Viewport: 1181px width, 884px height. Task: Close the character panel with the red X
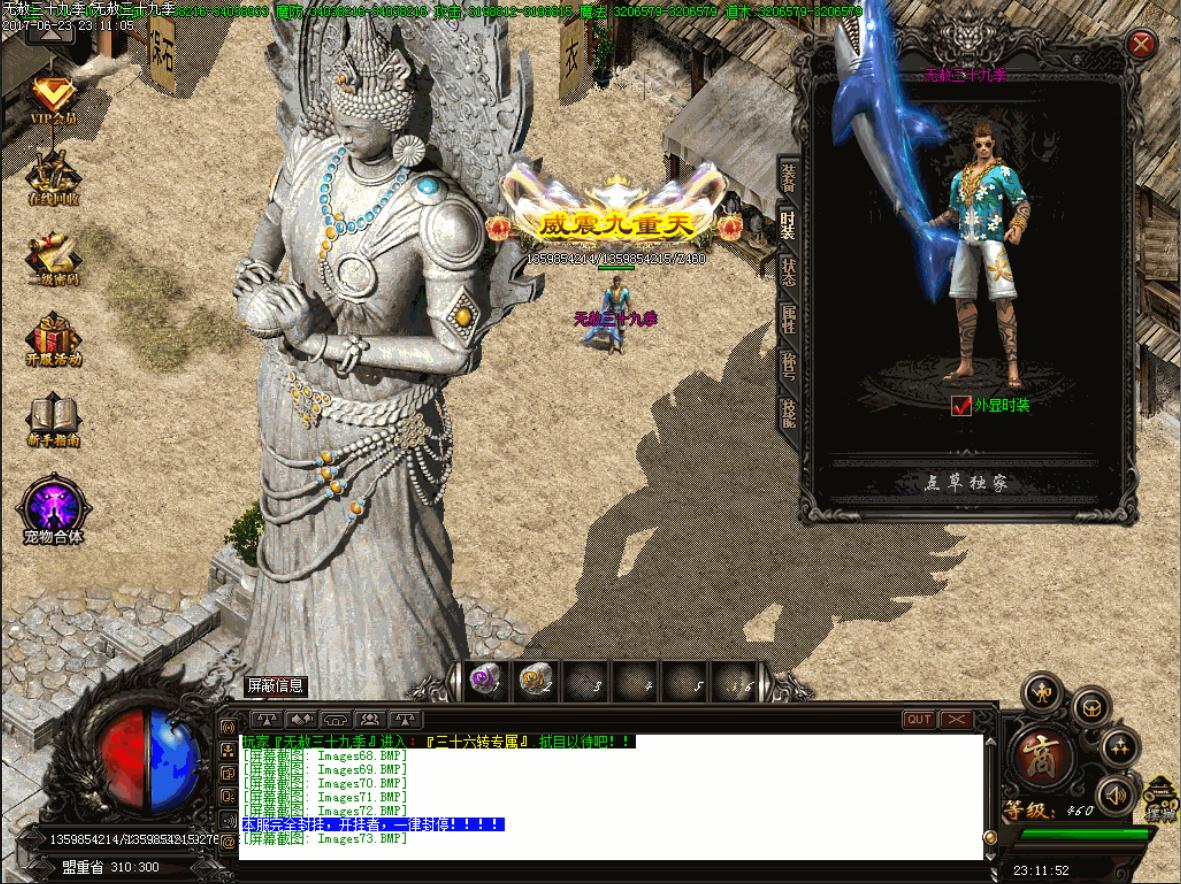pyautogui.click(x=1141, y=44)
